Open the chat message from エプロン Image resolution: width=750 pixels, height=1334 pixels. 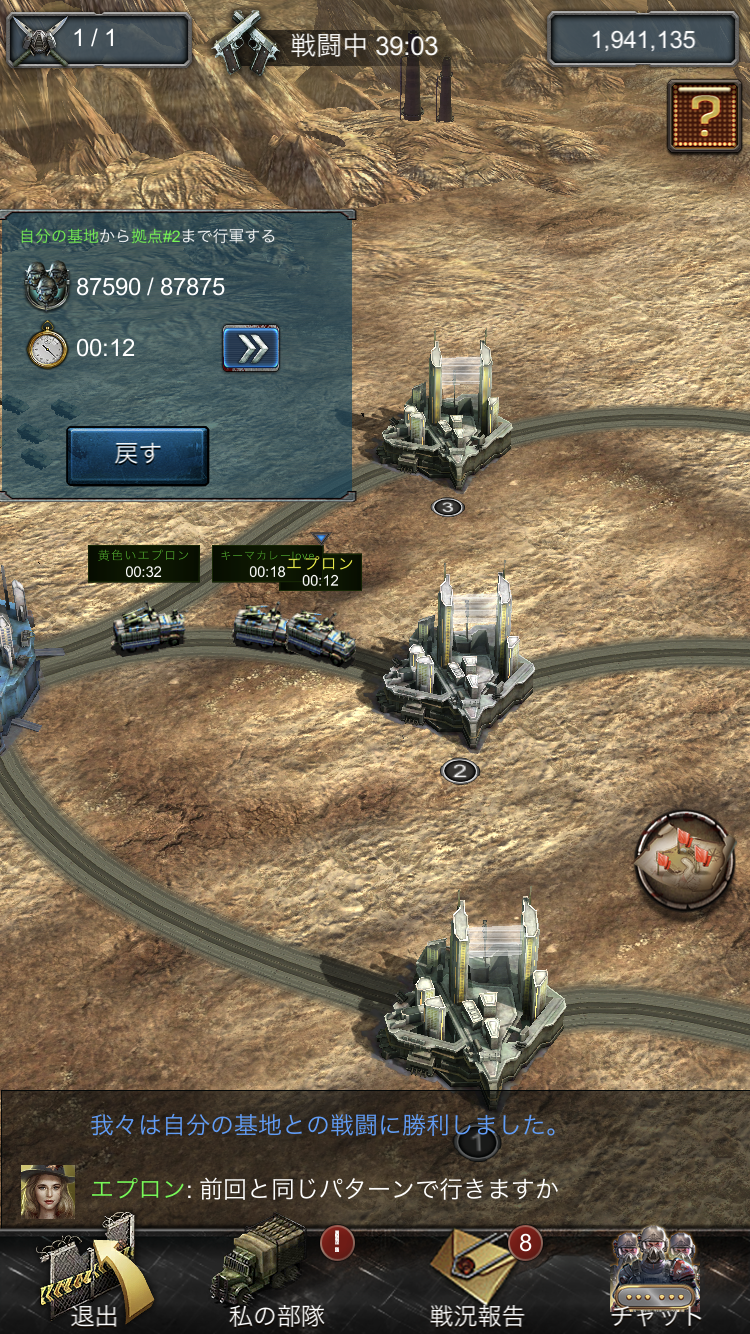pyautogui.click(x=325, y=1189)
